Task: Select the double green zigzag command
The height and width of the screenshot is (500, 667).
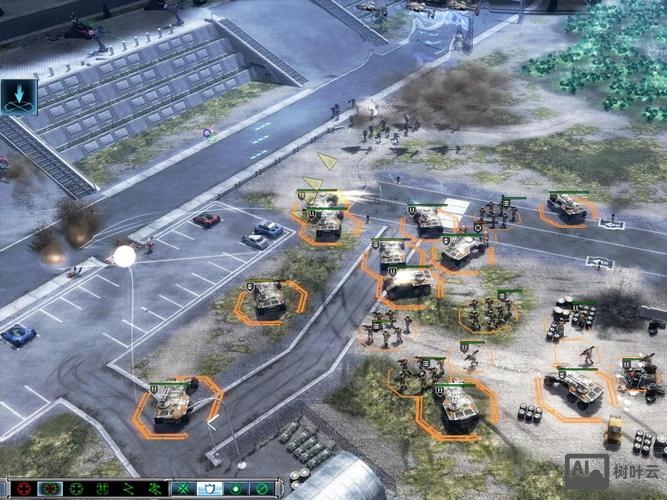Action: pos(153,489)
